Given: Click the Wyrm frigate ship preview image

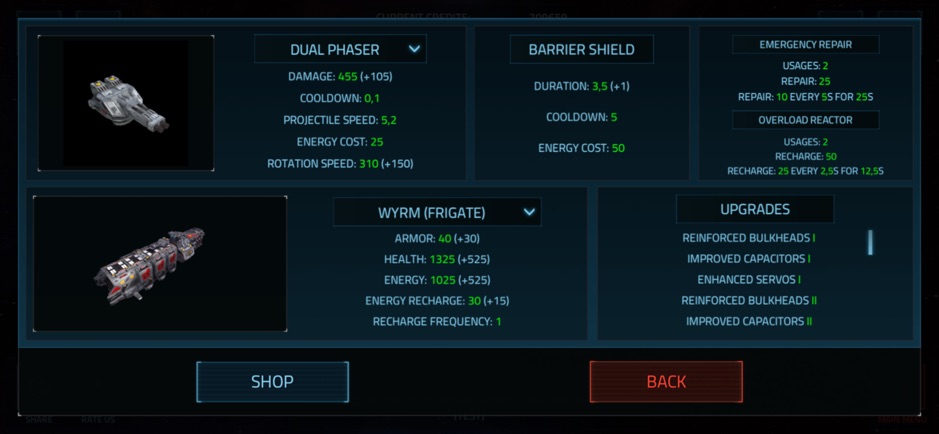Looking at the screenshot, I should point(160,263).
